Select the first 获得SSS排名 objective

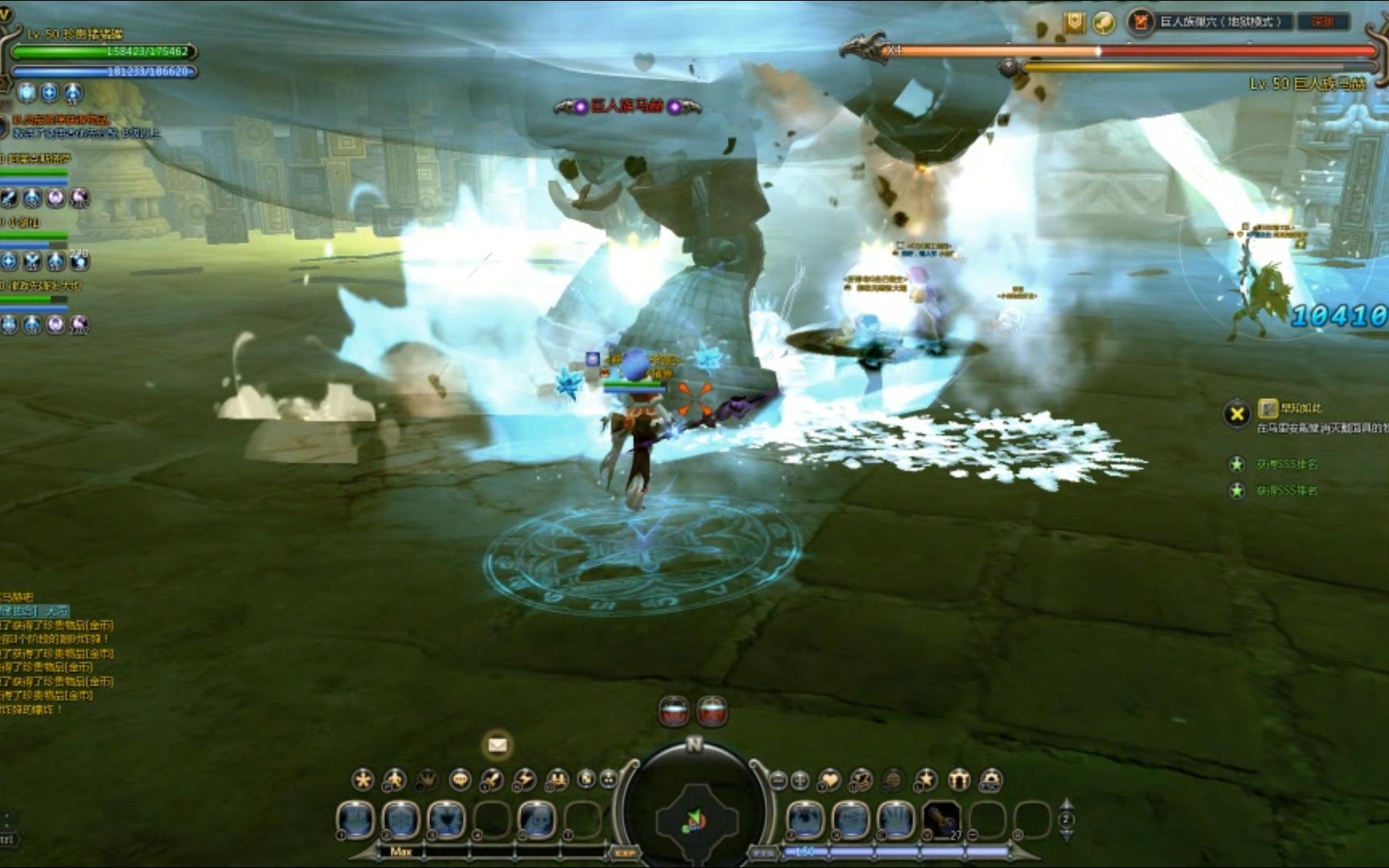[x=1287, y=465]
